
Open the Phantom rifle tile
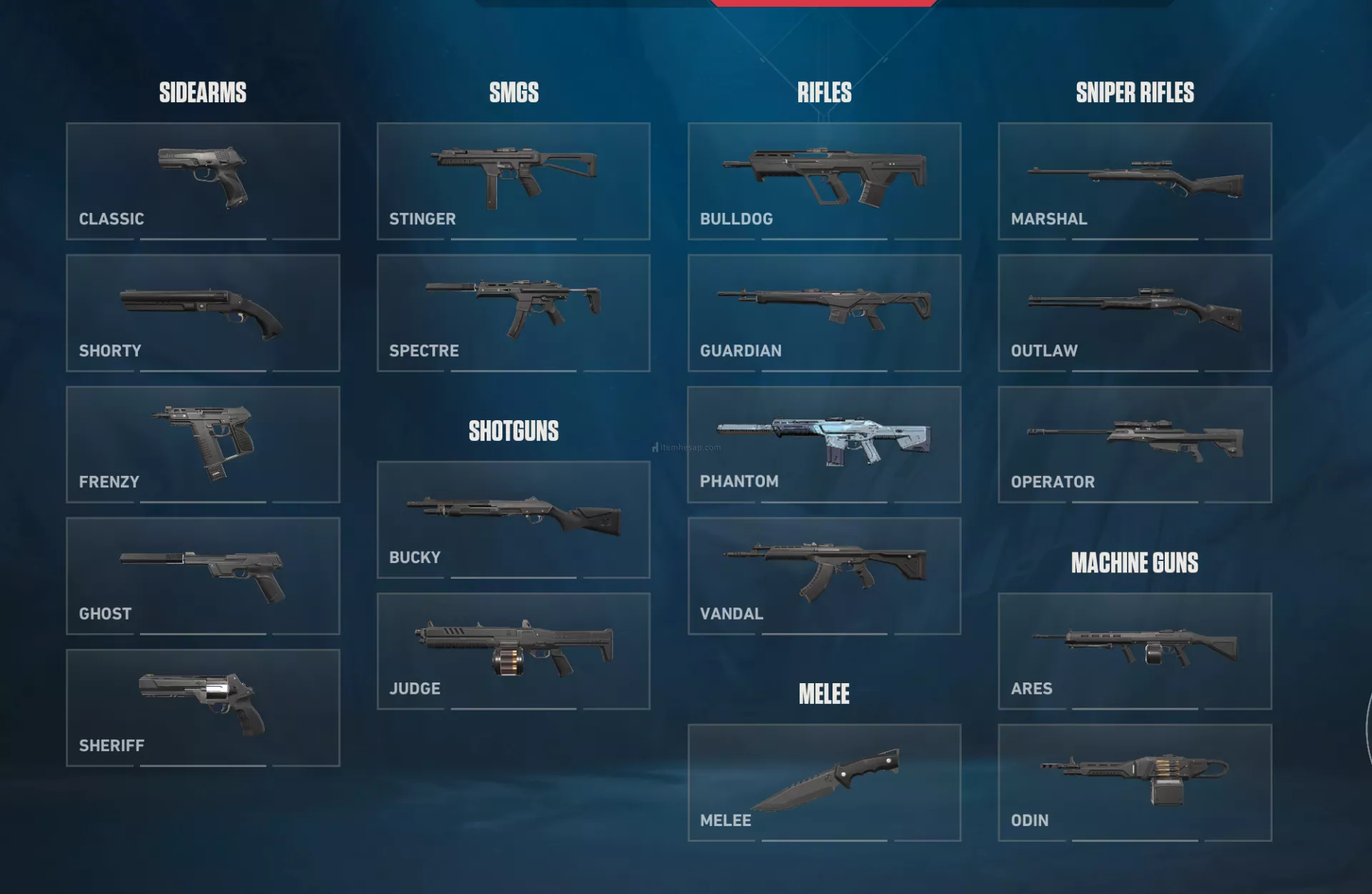click(824, 444)
